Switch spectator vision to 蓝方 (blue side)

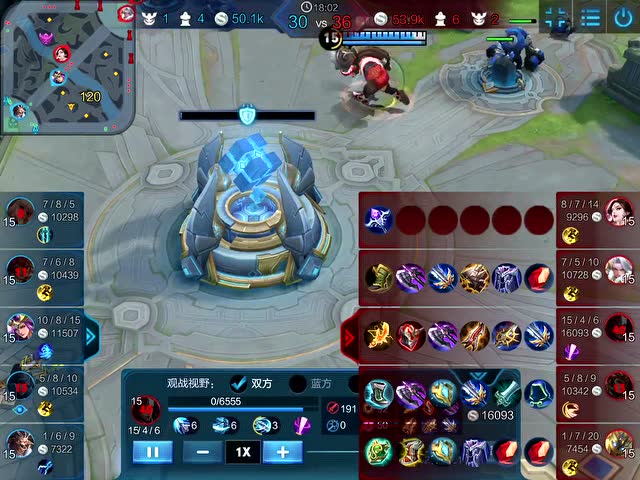pyautogui.click(x=298, y=383)
